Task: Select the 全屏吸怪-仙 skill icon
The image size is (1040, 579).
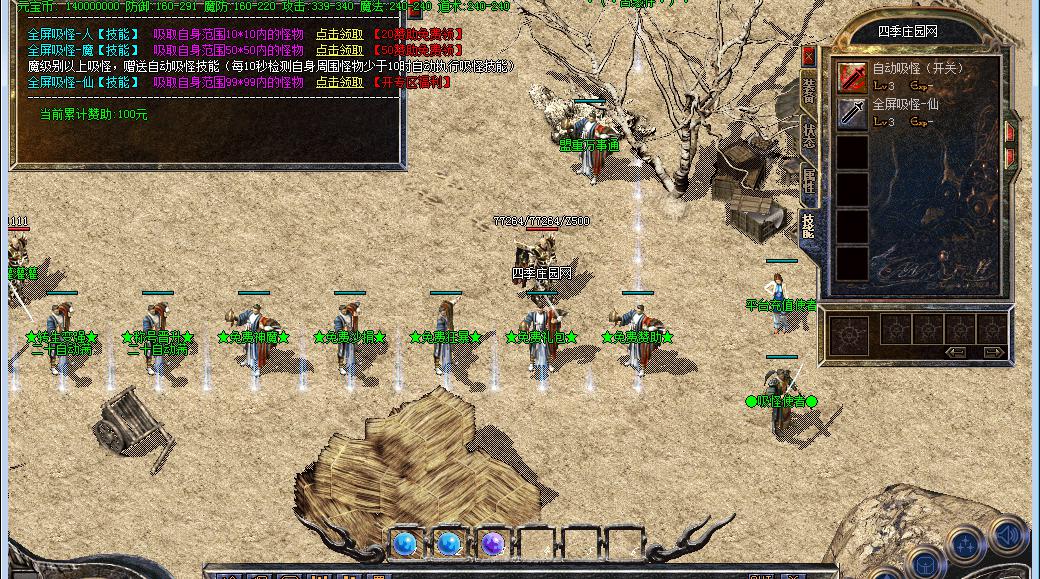Action: point(852,113)
